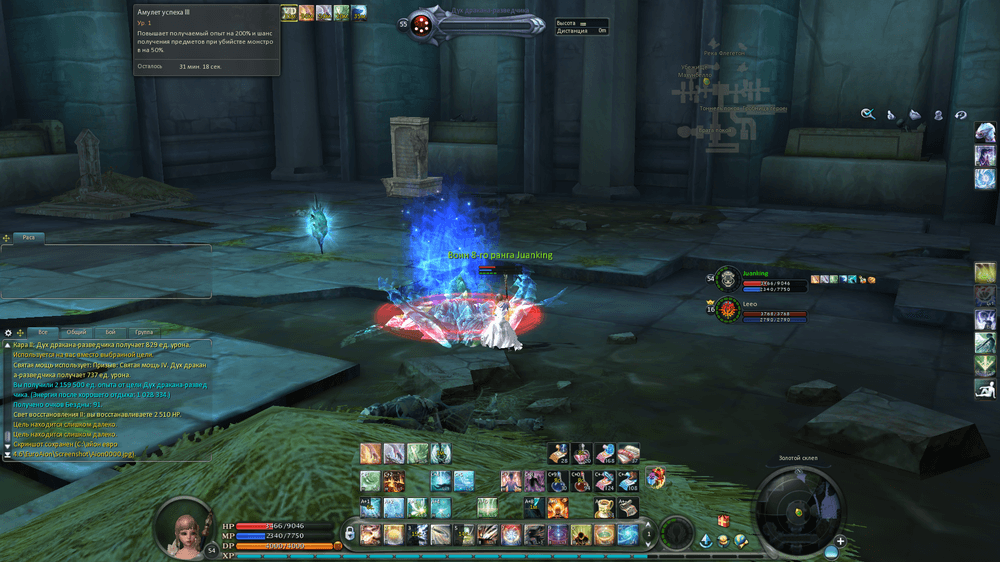Switch to the Общий chat tab
The image size is (1000, 562).
[76, 332]
